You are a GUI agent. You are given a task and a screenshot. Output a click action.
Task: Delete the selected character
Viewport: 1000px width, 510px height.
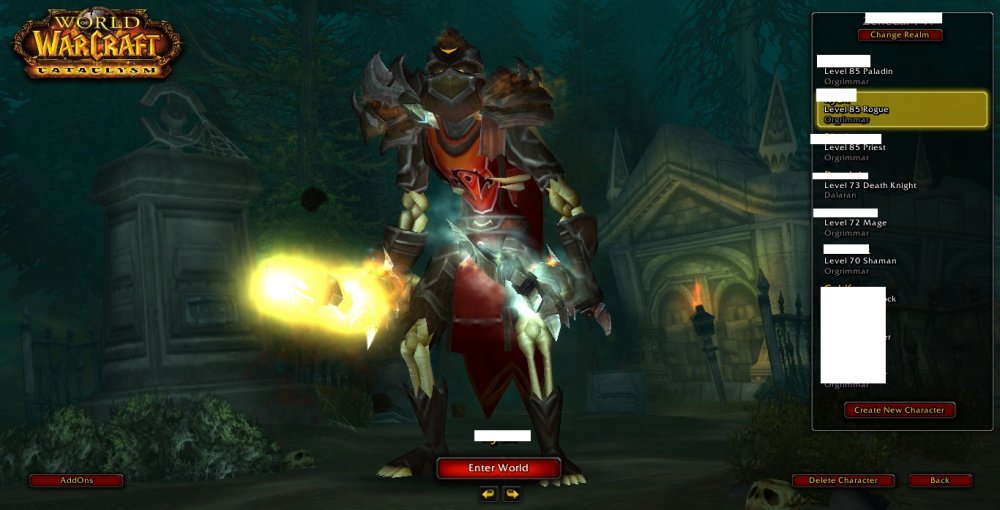(x=842, y=481)
